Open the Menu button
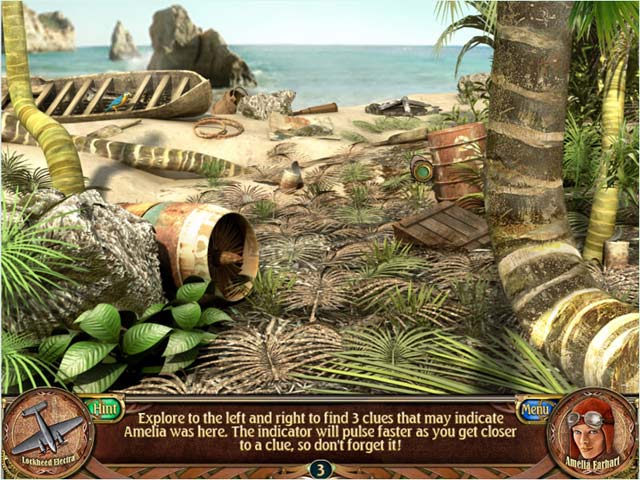This screenshot has height=480, width=640. 535,409
